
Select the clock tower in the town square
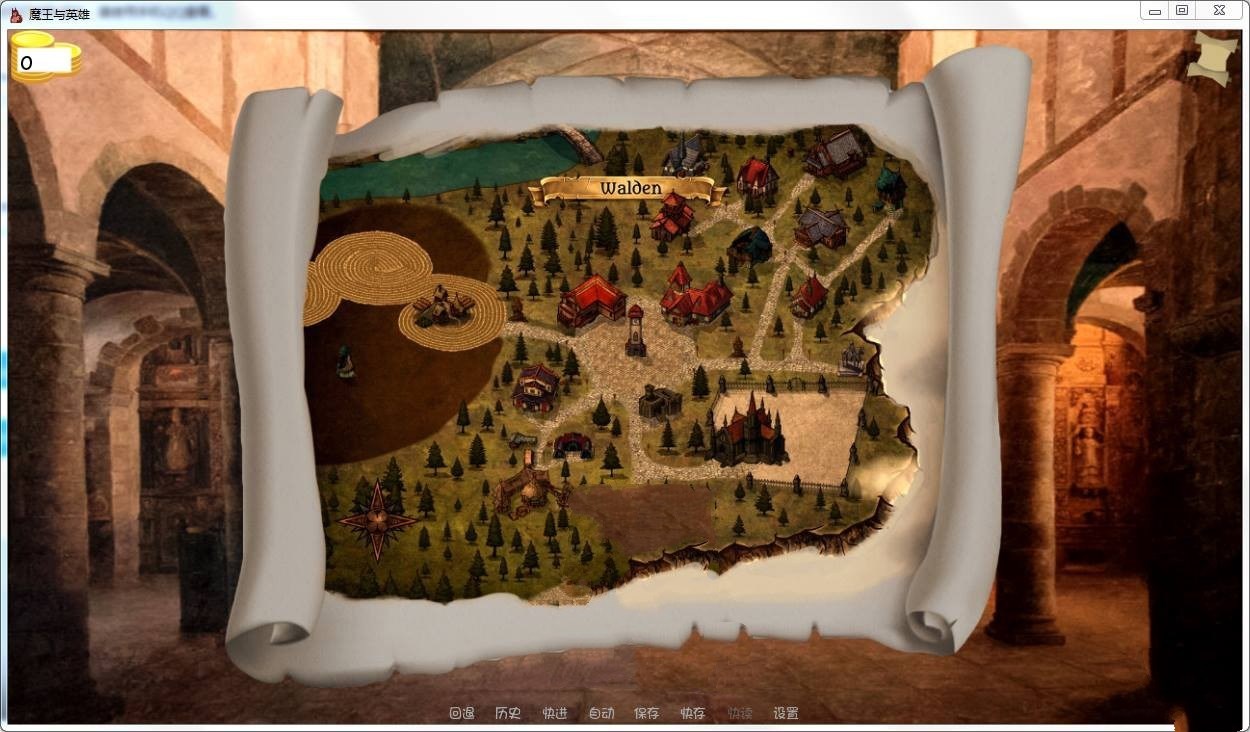point(635,331)
